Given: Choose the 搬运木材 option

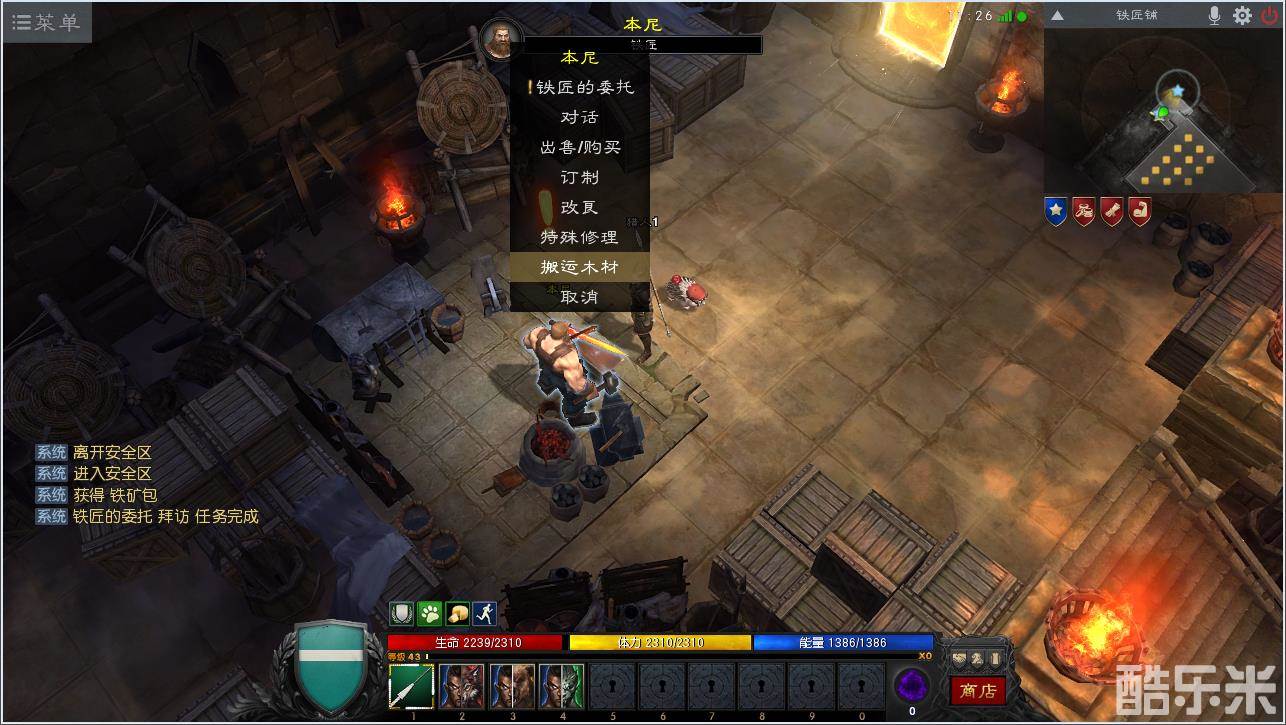Looking at the screenshot, I should [x=580, y=267].
